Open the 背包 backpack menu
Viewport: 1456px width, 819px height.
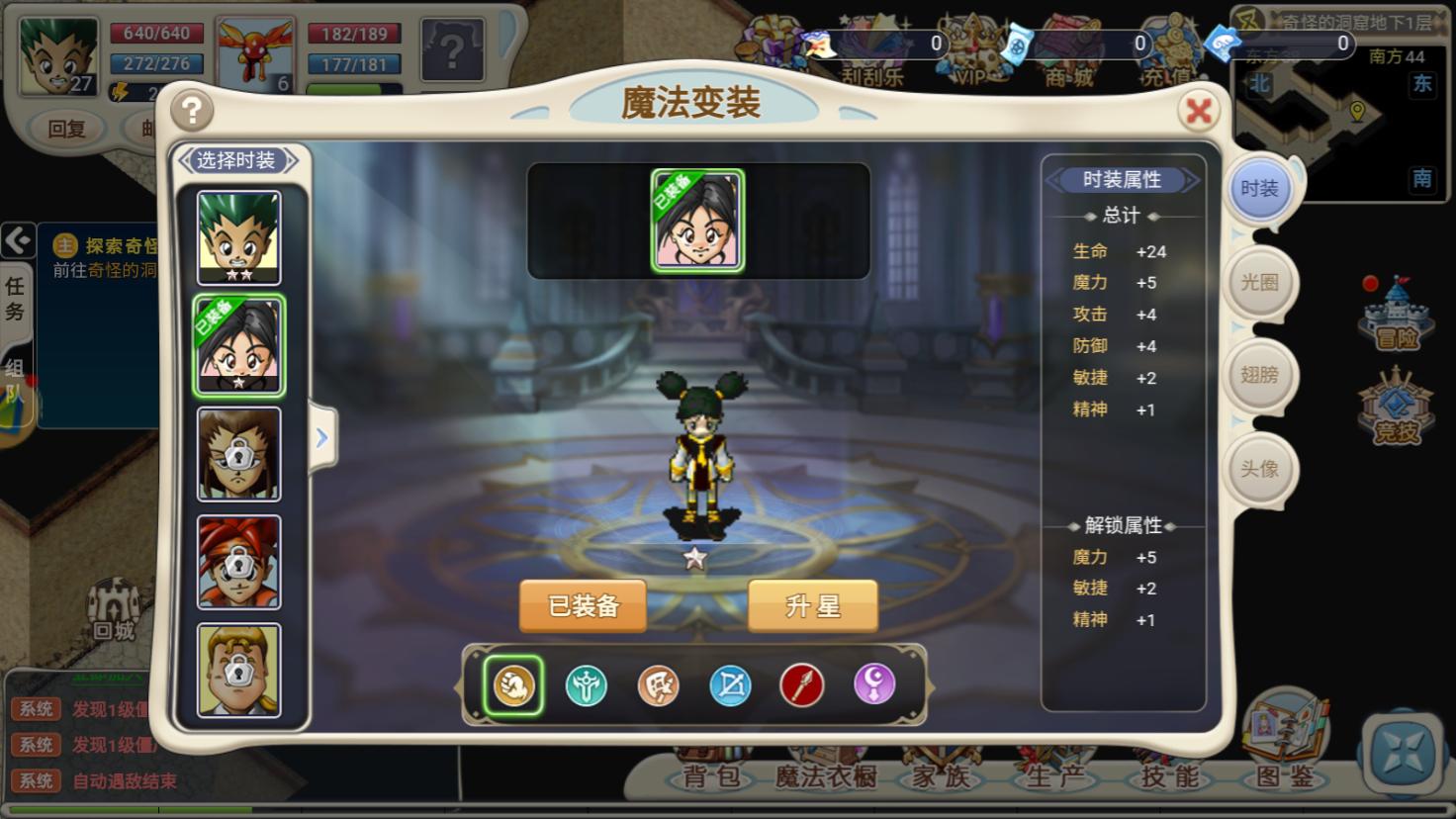tap(708, 776)
